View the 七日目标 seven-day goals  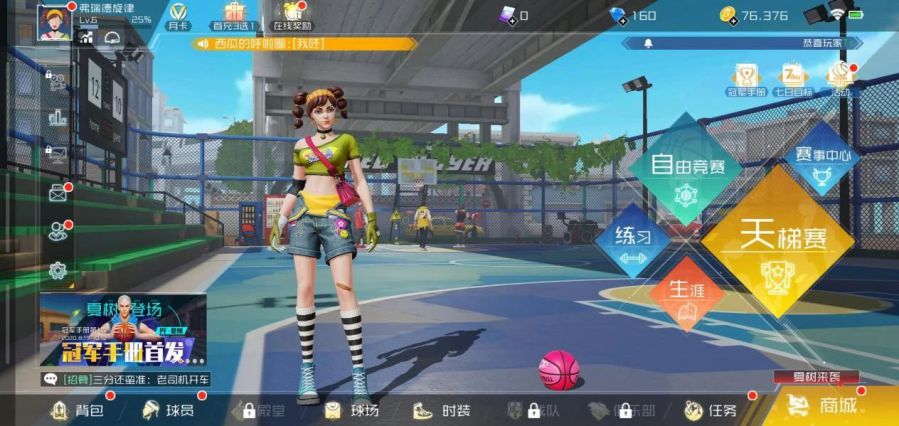point(793,79)
